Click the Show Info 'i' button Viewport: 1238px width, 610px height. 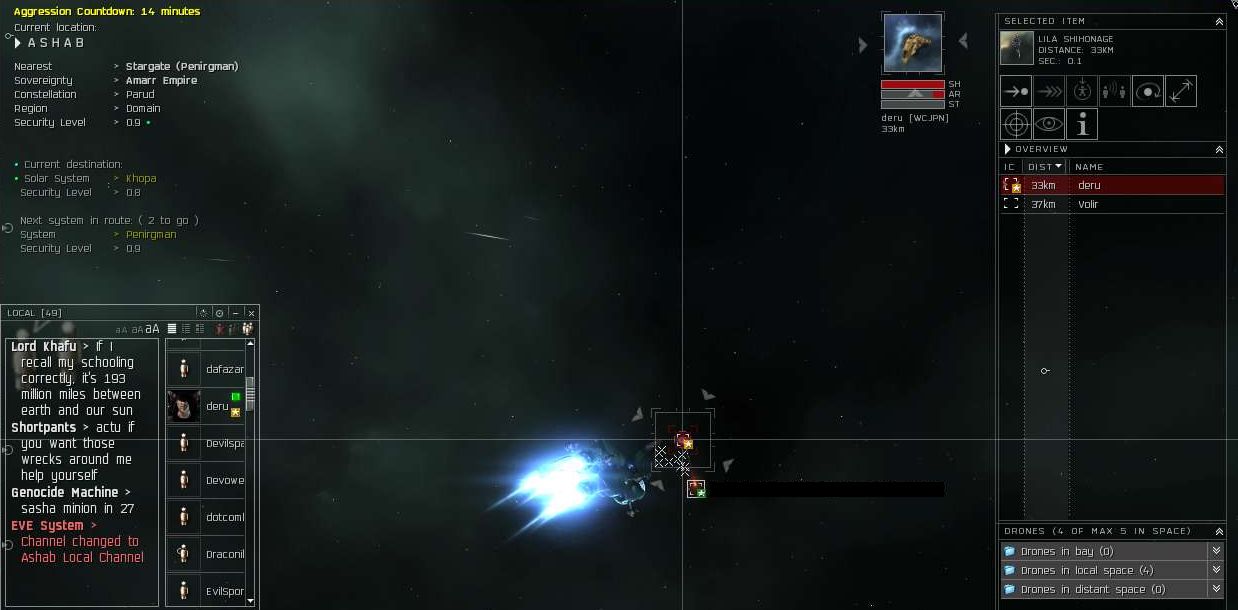[1082, 124]
